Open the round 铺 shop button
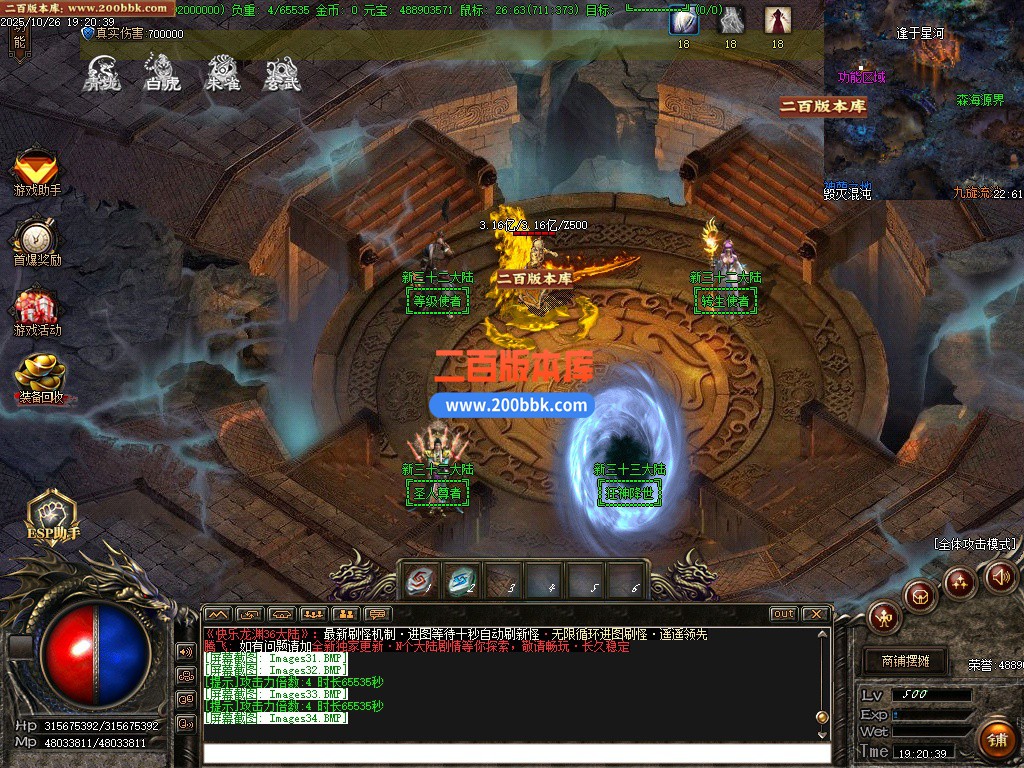The image size is (1024, 768). click(994, 740)
